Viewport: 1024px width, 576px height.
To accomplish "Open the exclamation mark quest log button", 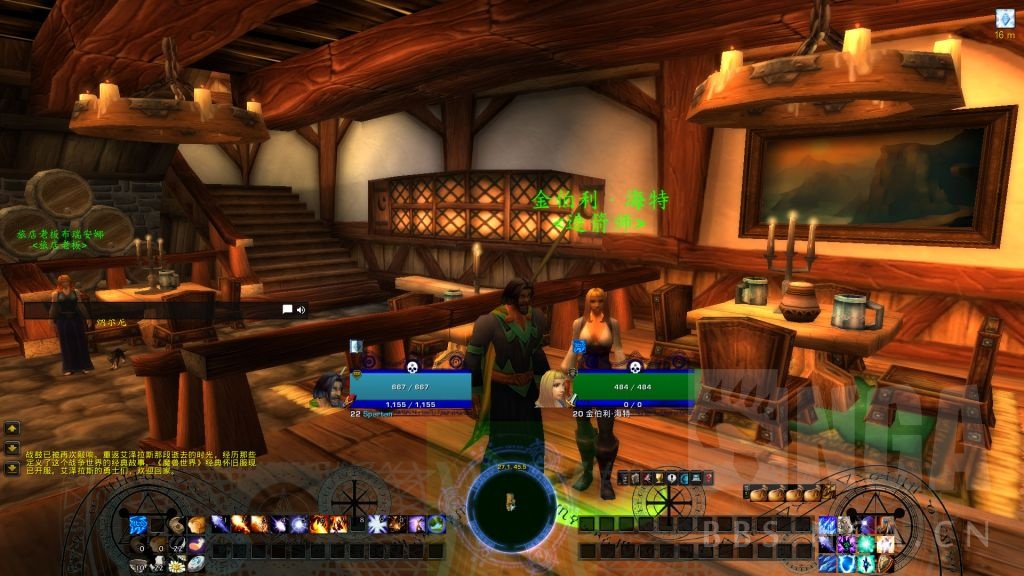I will pos(671,478).
